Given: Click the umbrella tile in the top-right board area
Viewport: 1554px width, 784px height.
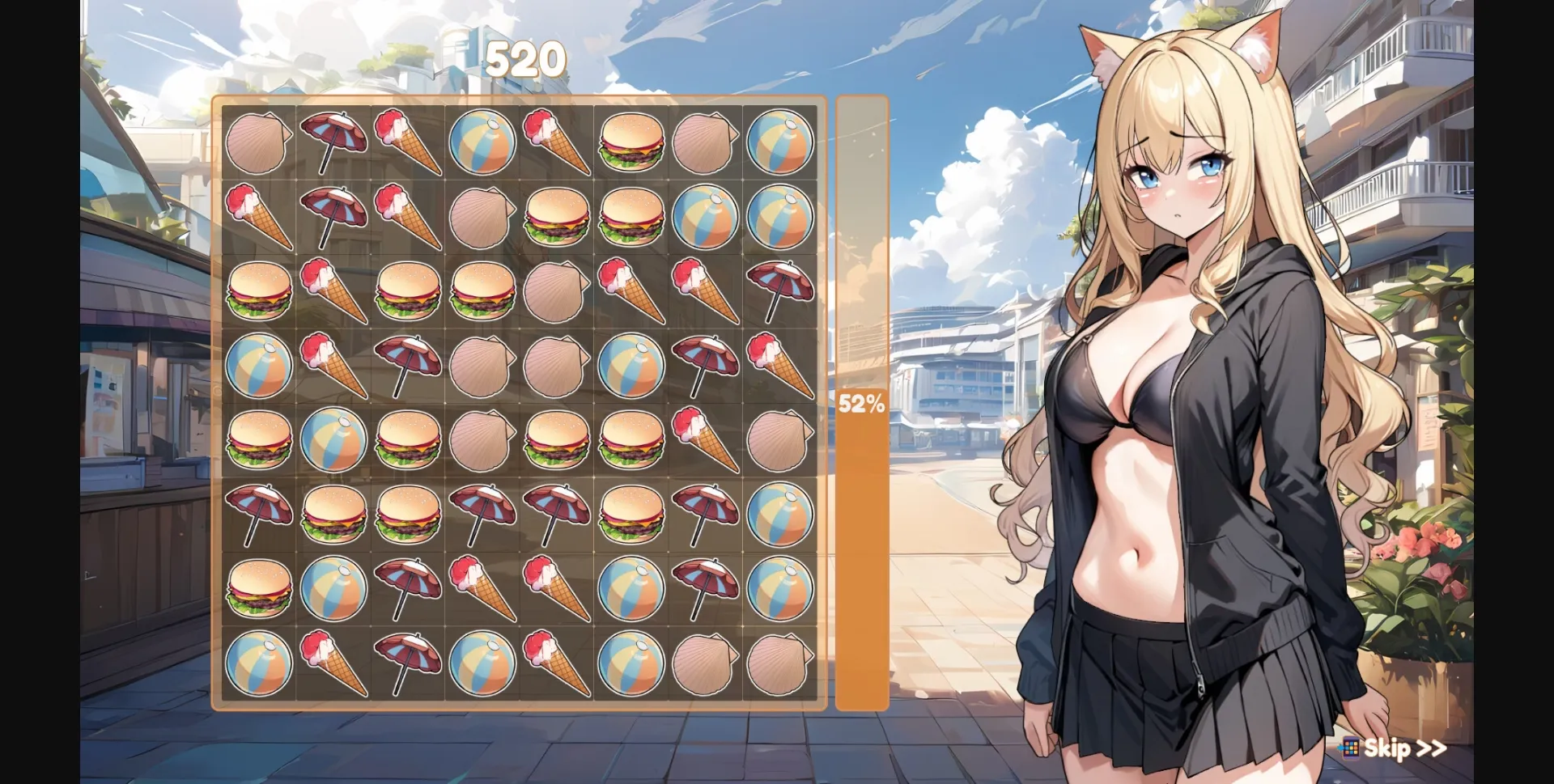Looking at the screenshot, I should (x=780, y=291).
